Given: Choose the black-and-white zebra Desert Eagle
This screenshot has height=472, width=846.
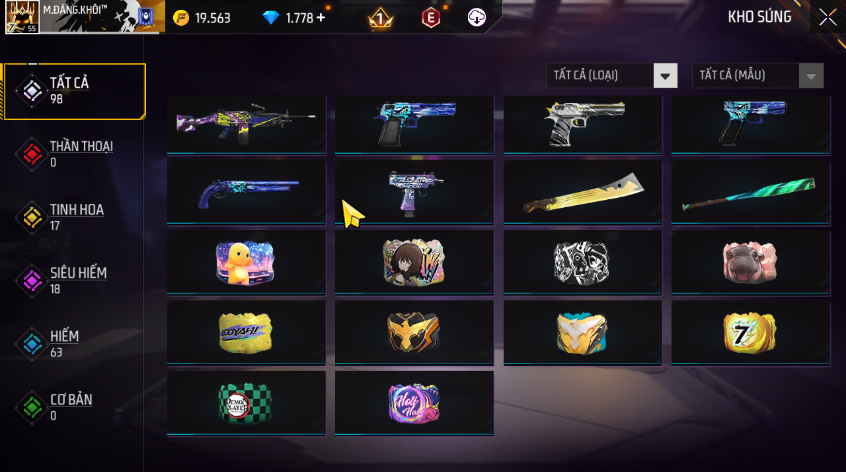Looking at the screenshot, I should 582,124.
